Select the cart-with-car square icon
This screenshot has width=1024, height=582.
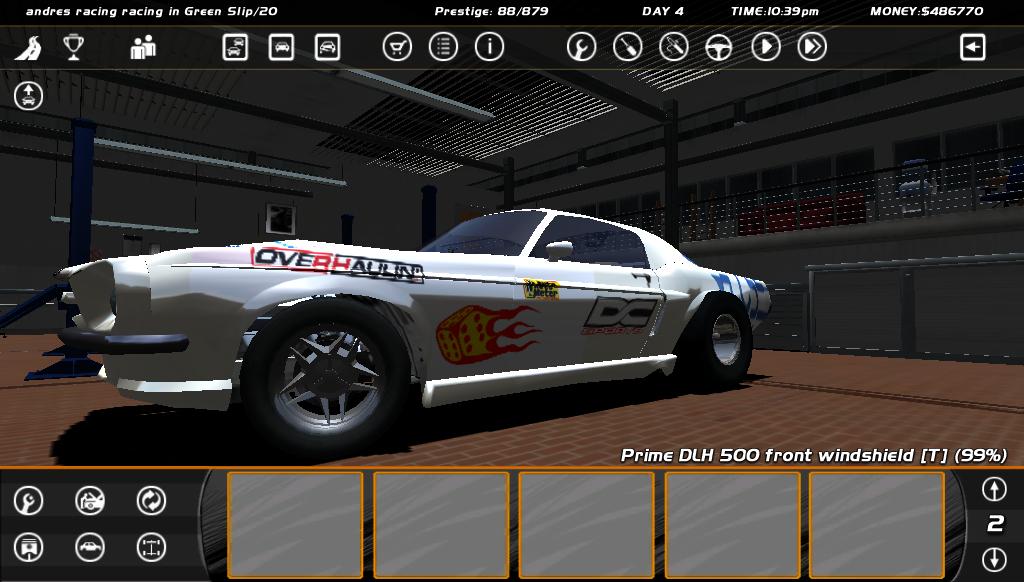[x=235, y=47]
